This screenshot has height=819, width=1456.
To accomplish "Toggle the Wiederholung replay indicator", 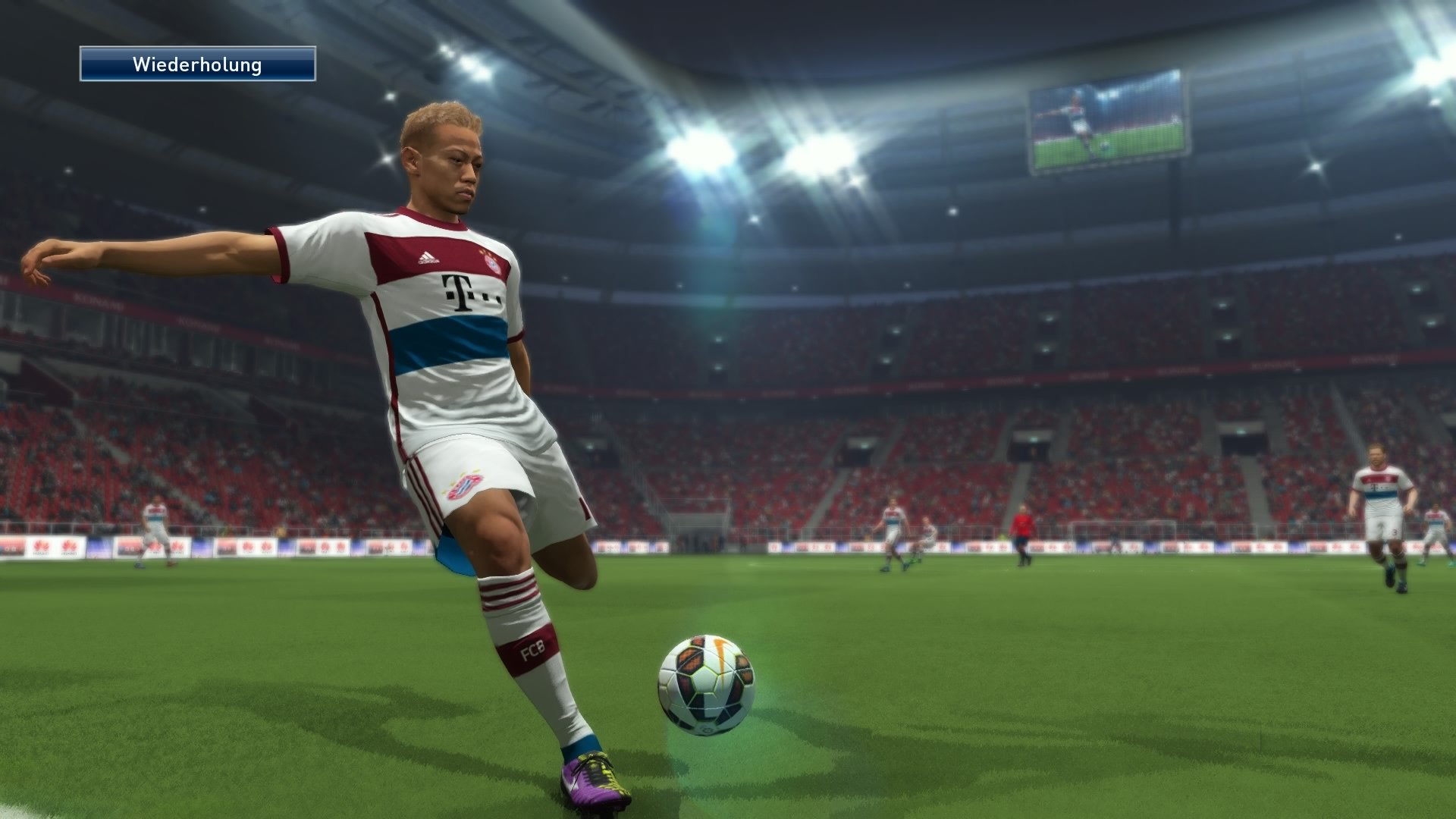I will [197, 65].
